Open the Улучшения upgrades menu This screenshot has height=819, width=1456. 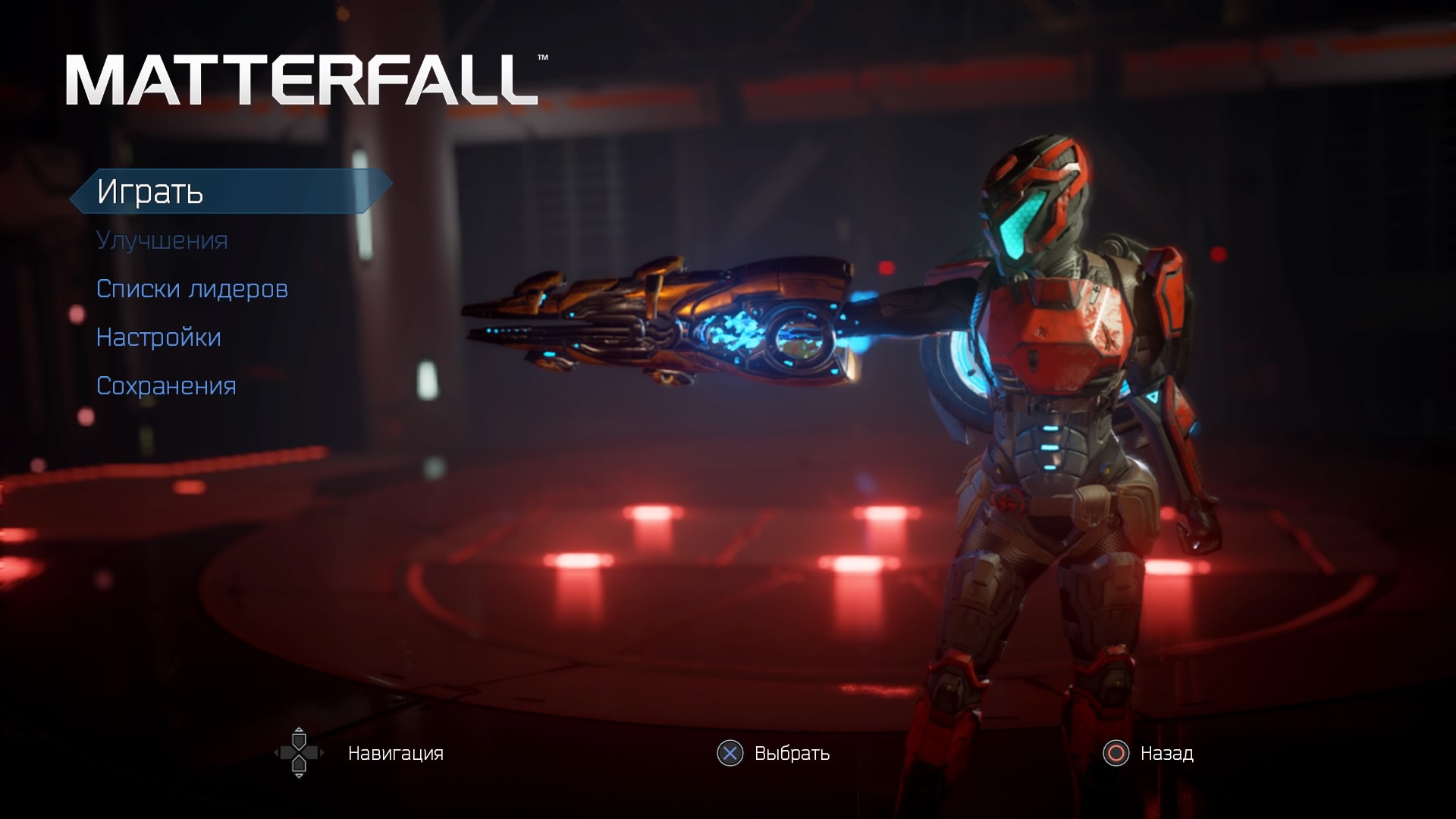(x=162, y=240)
